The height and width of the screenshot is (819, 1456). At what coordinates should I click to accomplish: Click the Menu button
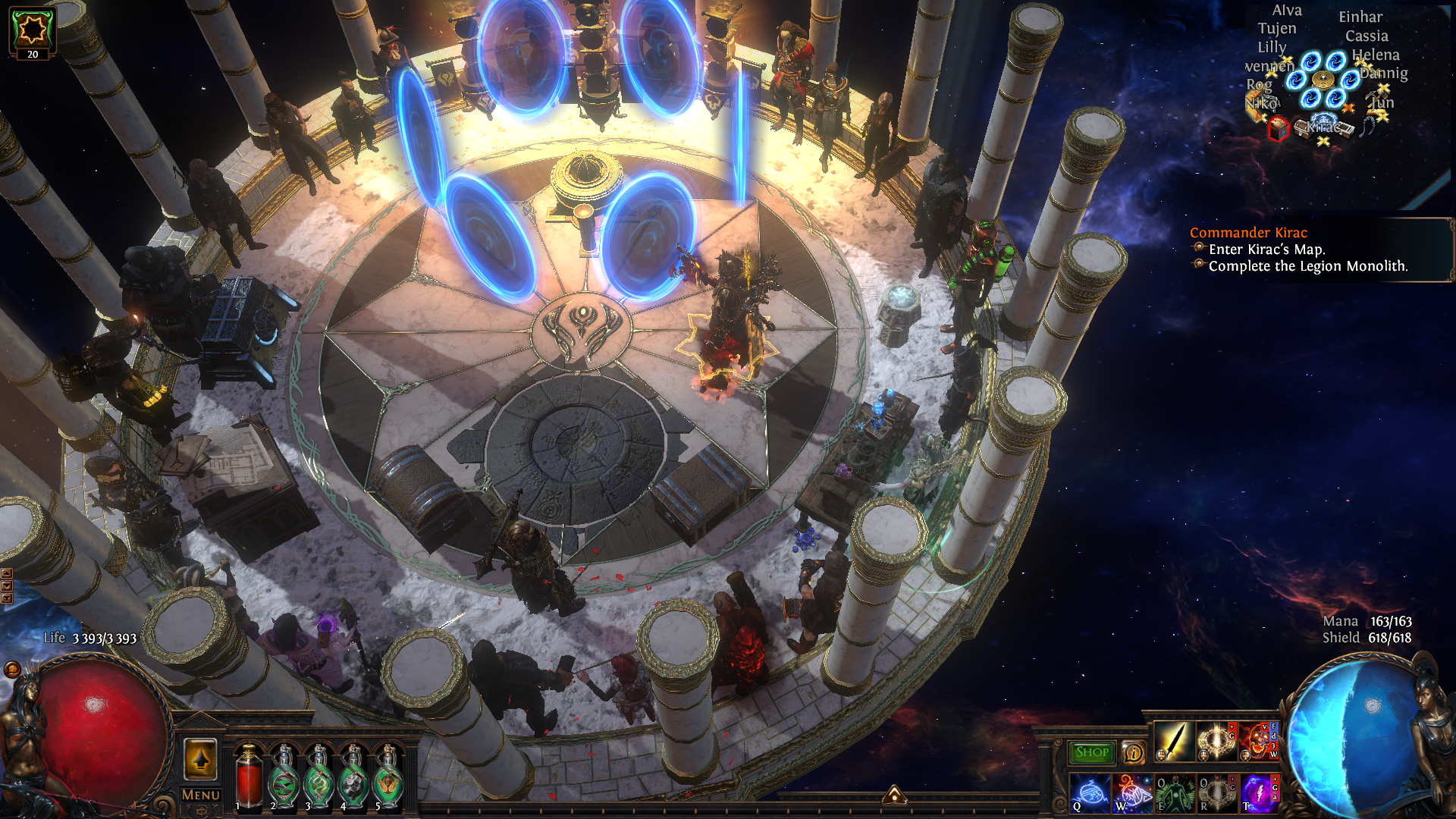(x=201, y=795)
